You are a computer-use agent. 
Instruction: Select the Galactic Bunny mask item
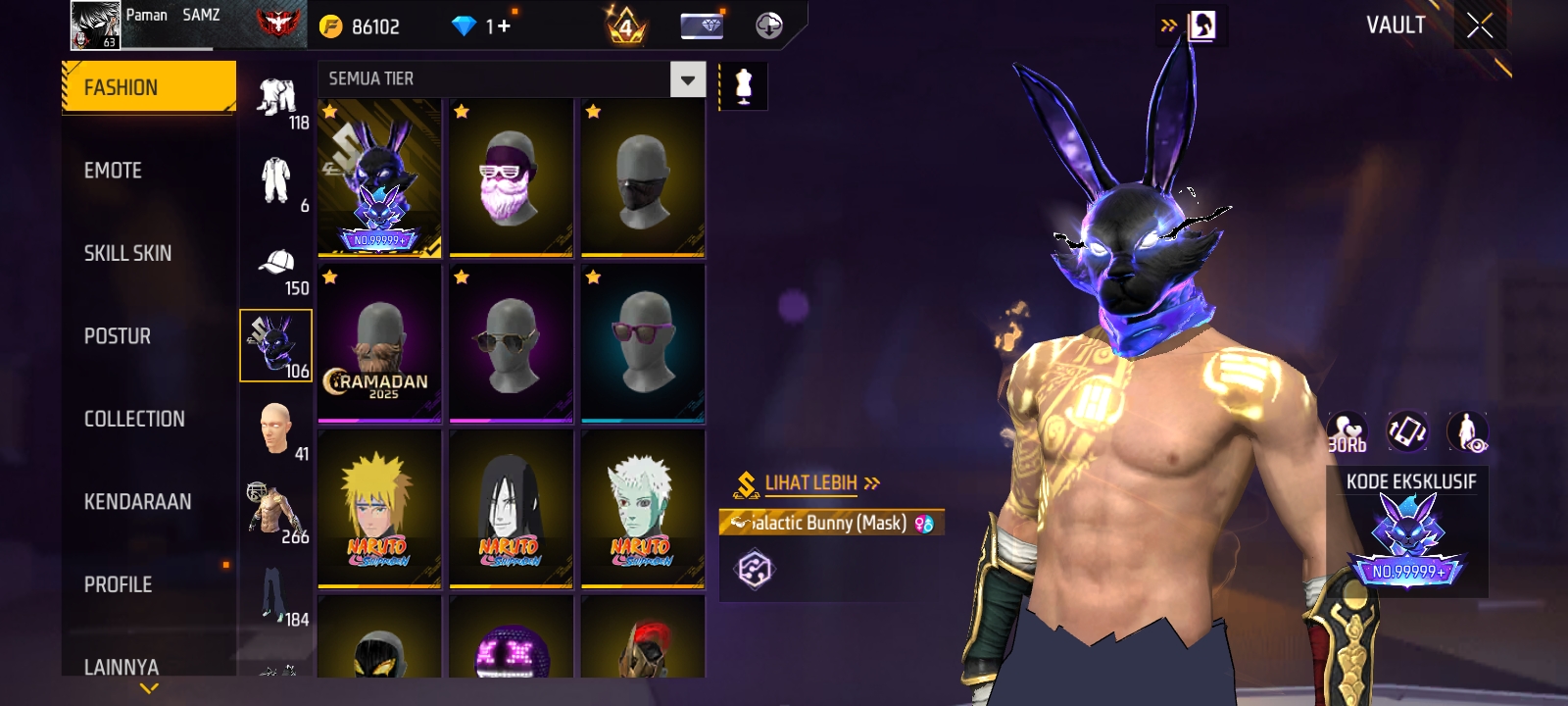pos(379,178)
